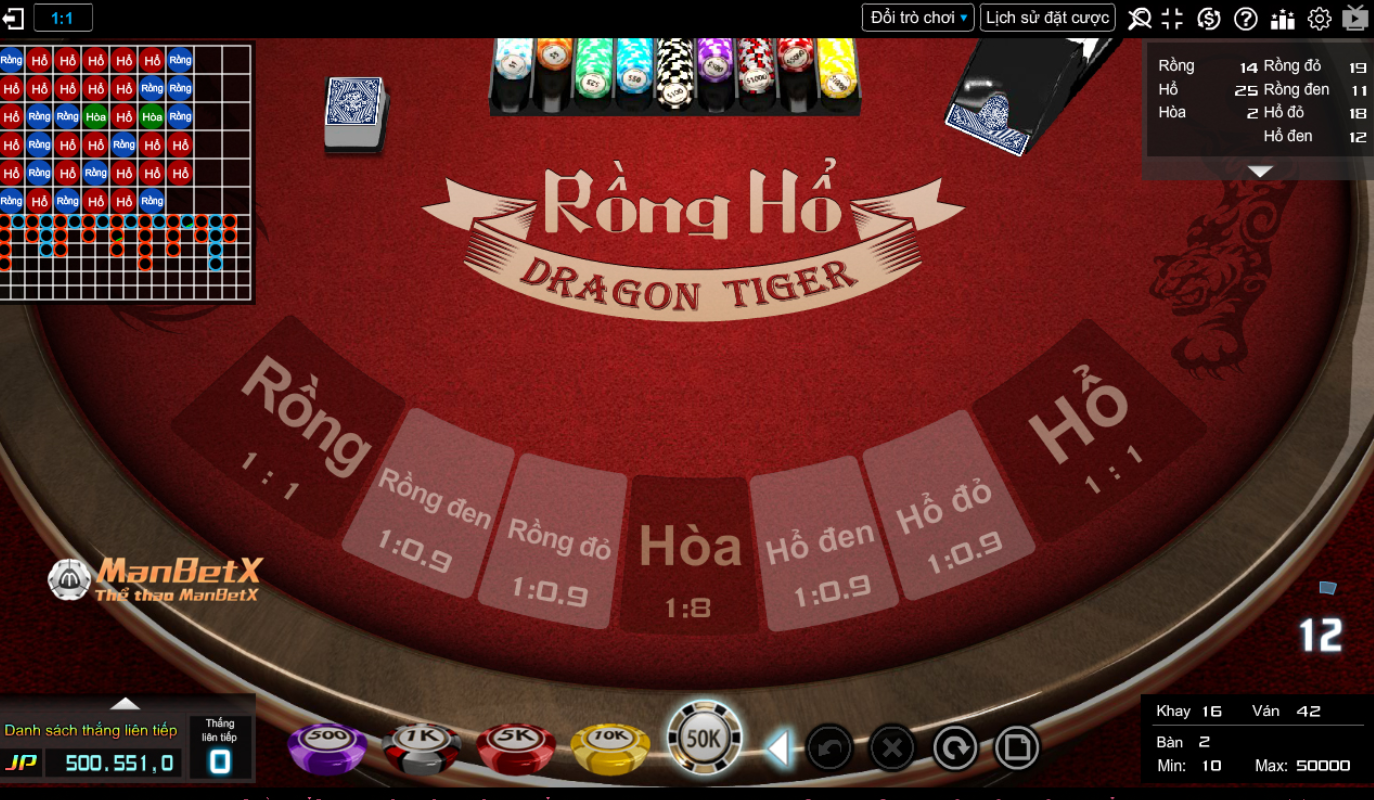Open the Đổi trò chơi dropdown
The width and height of the screenshot is (1374, 800).
[x=917, y=16]
